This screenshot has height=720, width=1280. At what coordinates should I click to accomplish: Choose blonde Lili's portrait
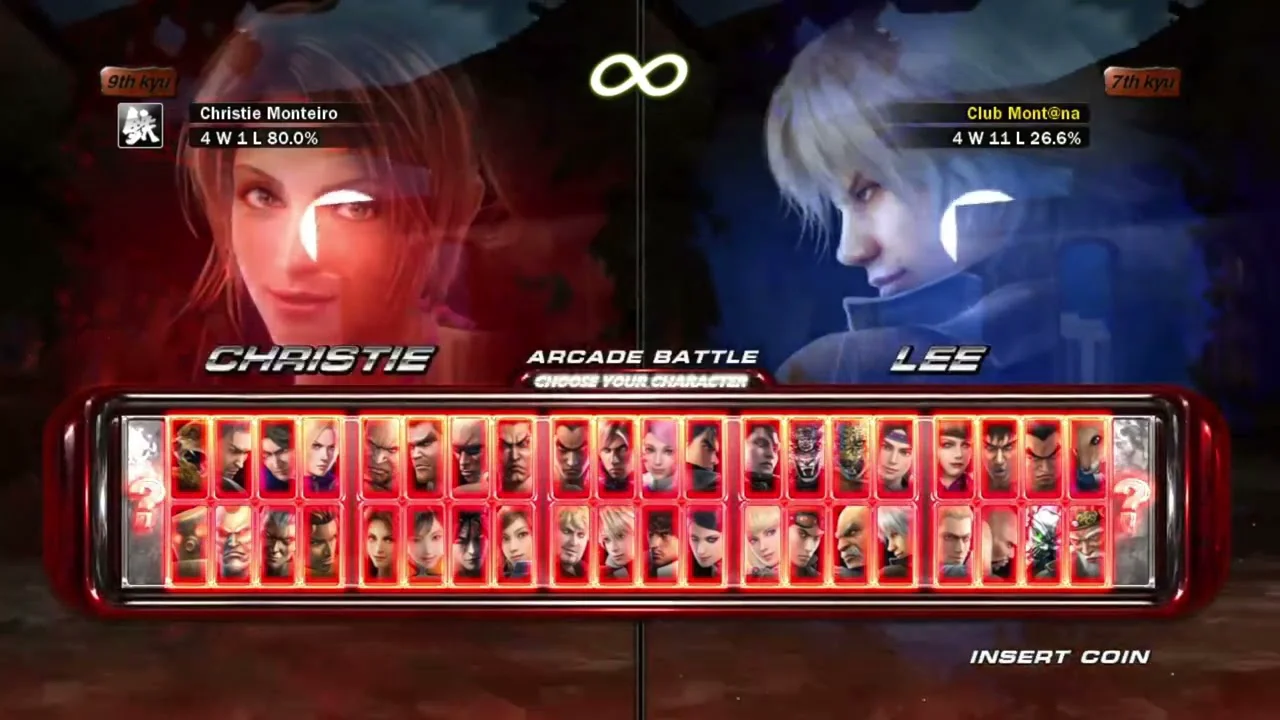point(762,544)
